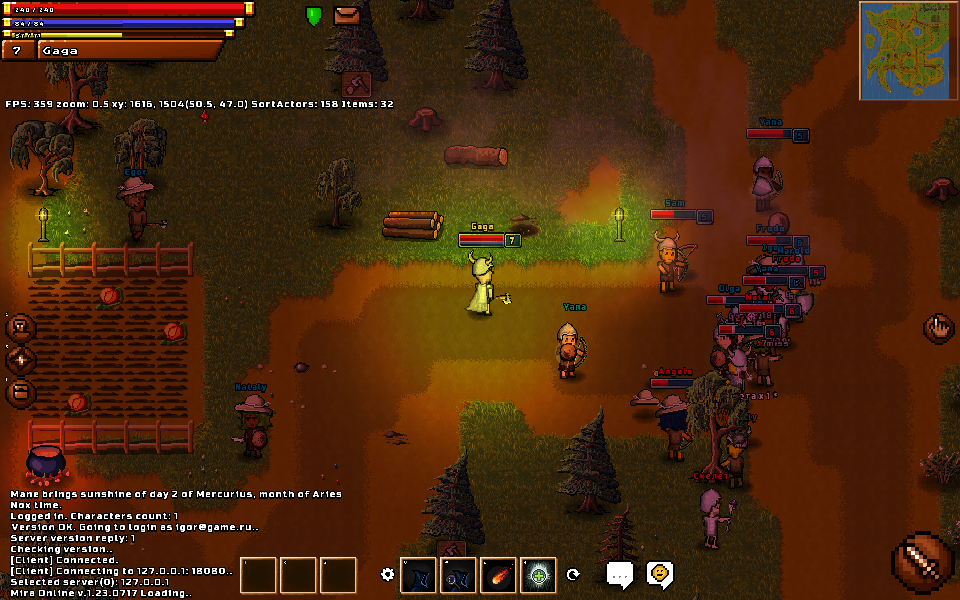Open the chat speech bubble
Image resolution: width=960 pixels, height=600 pixels.
click(620, 574)
